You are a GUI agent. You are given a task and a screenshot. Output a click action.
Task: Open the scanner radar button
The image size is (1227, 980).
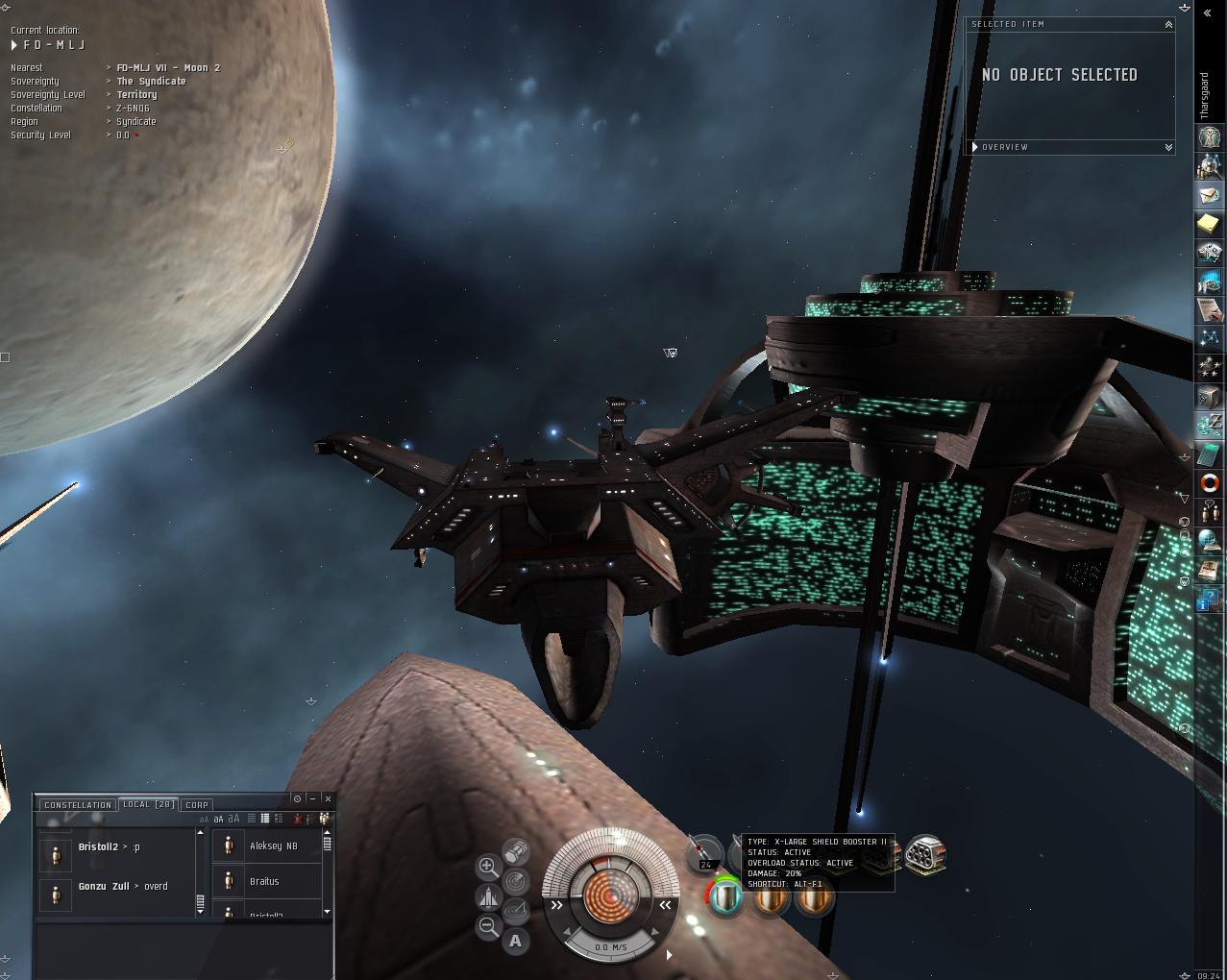pyautogui.click(x=516, y=881)
